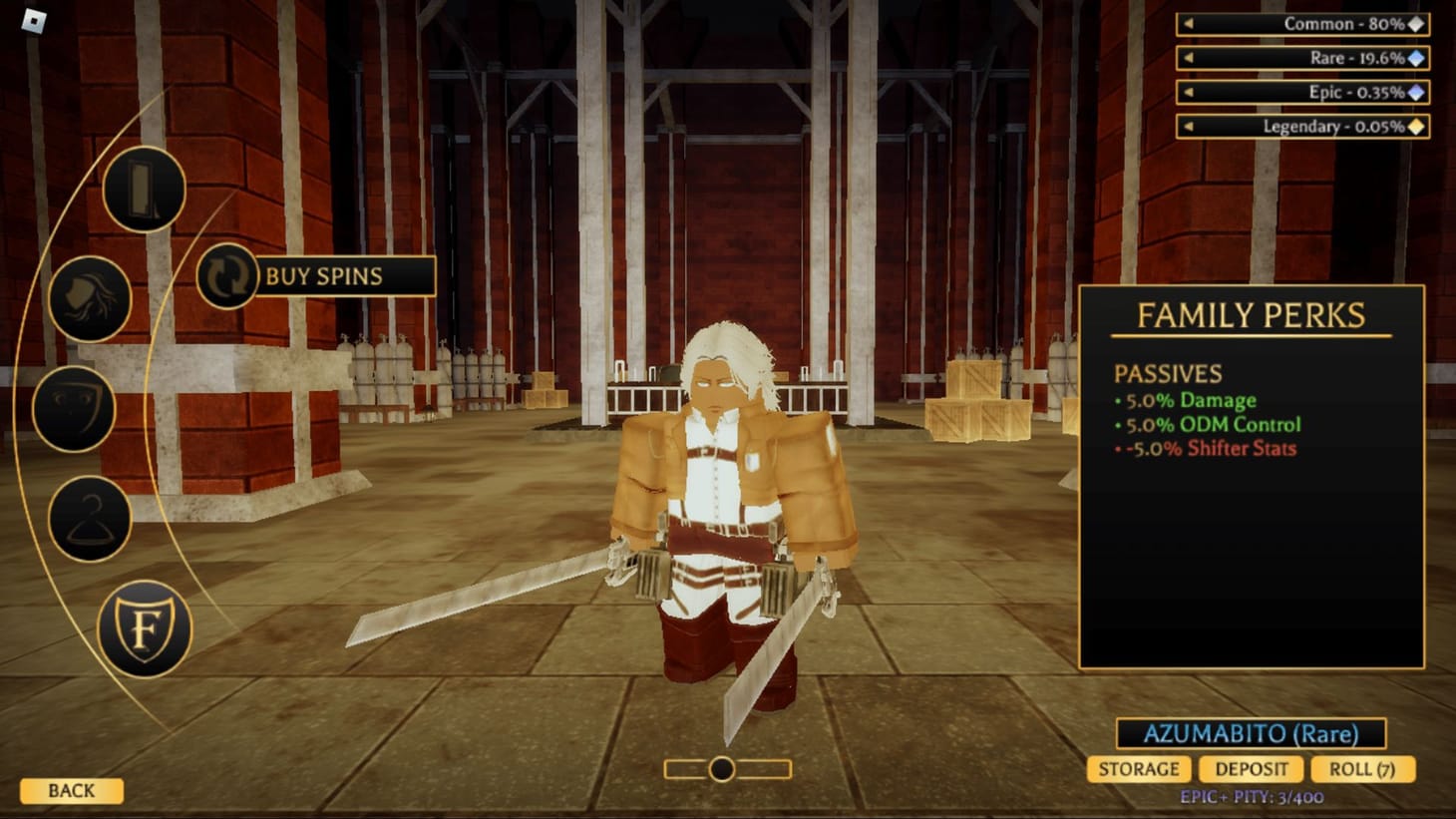Expand the Common - 80% rarity arrow
The width and height of the screenshot is (1456, 819).
[x=1187, y=24]
